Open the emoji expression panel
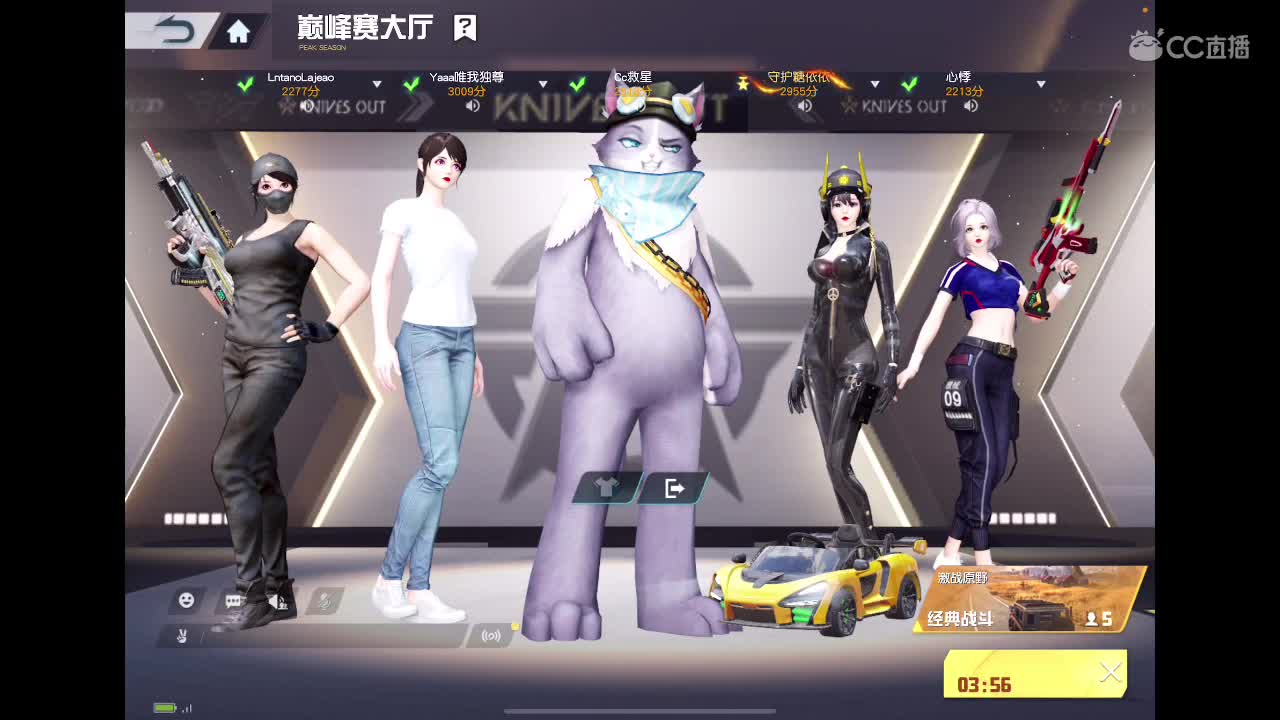 [184, 600]
